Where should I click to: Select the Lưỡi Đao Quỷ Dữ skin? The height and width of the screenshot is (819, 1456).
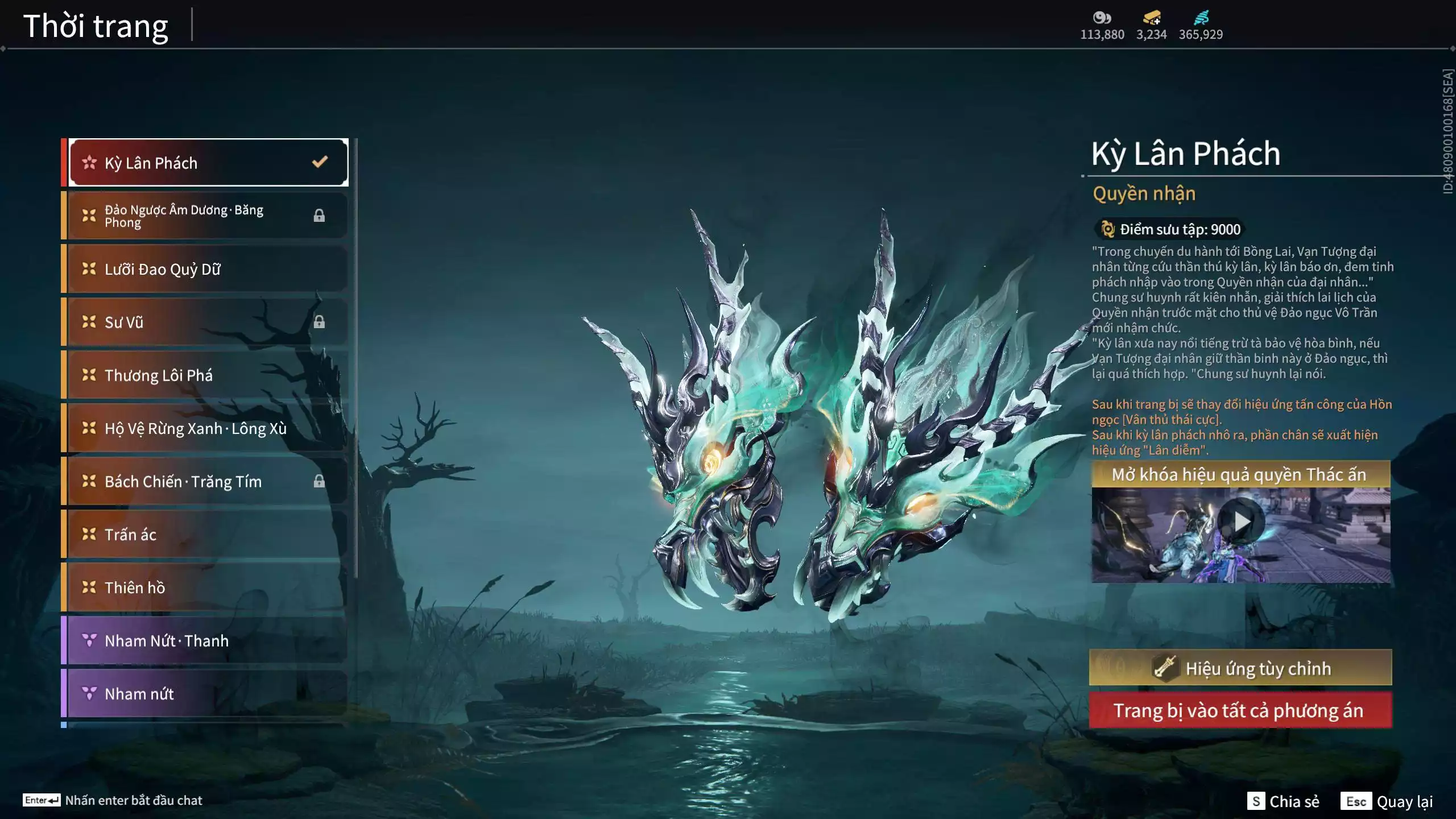tap(208, 268)
